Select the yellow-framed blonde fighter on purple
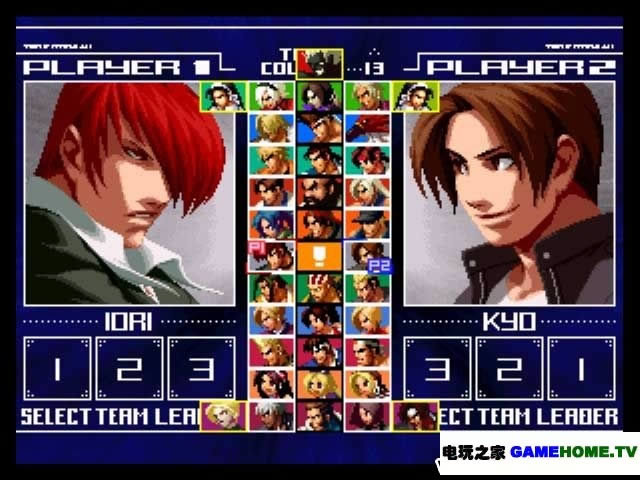The image size is (640, 480). click(222, 415)
